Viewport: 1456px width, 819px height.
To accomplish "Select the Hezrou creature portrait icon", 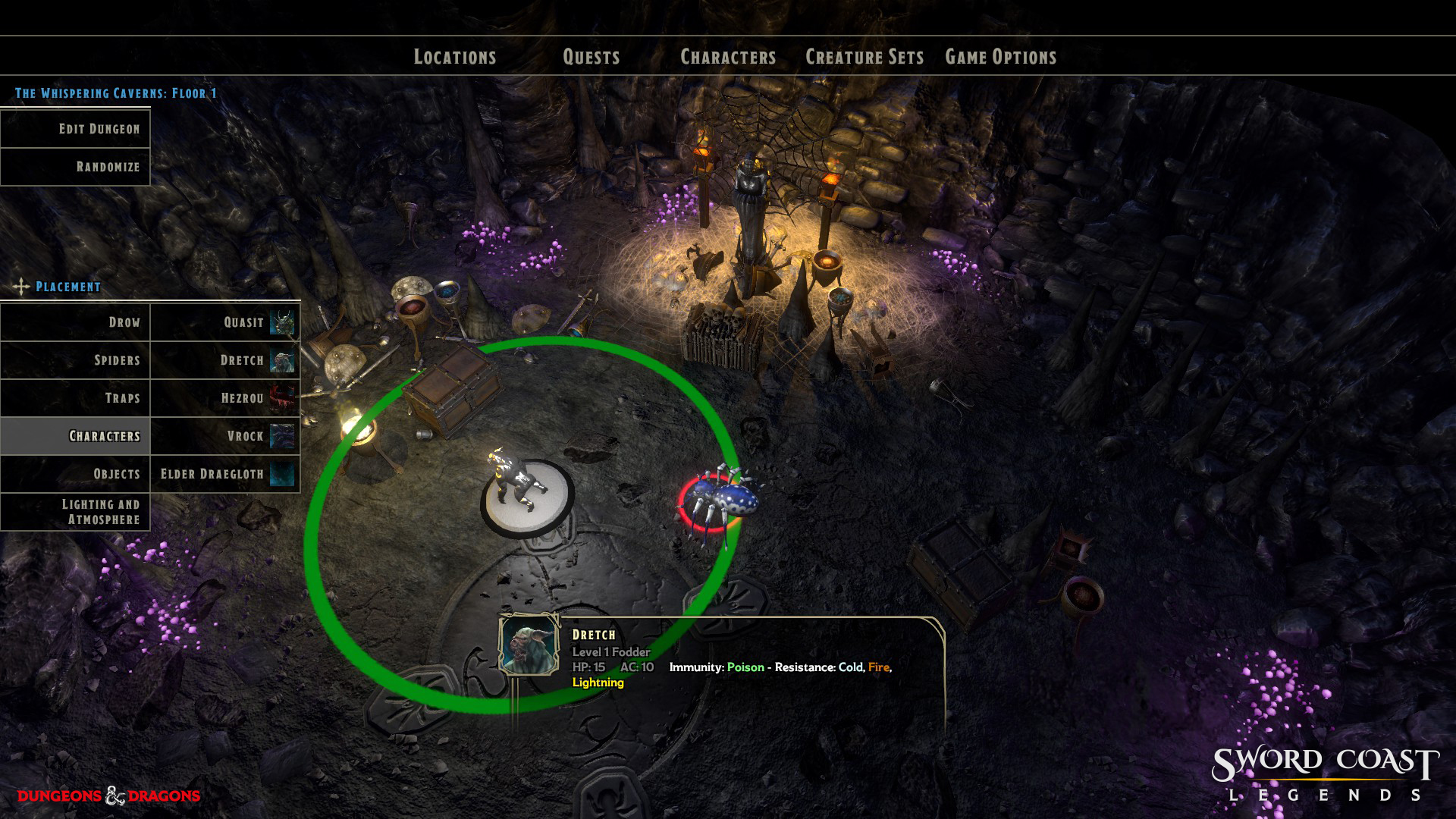I will pyautogui.click(x=281, y=397).
